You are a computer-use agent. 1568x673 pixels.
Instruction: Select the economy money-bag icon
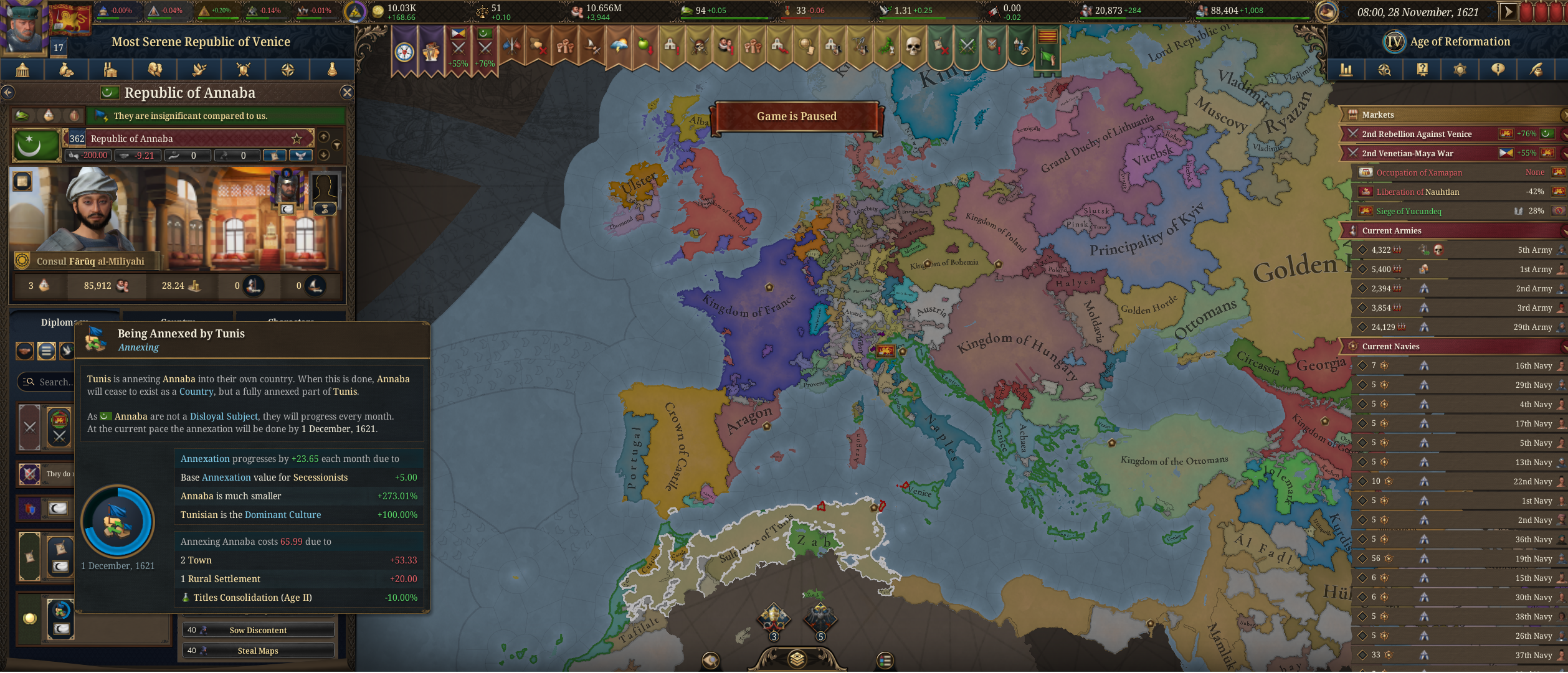coord(65,70)
